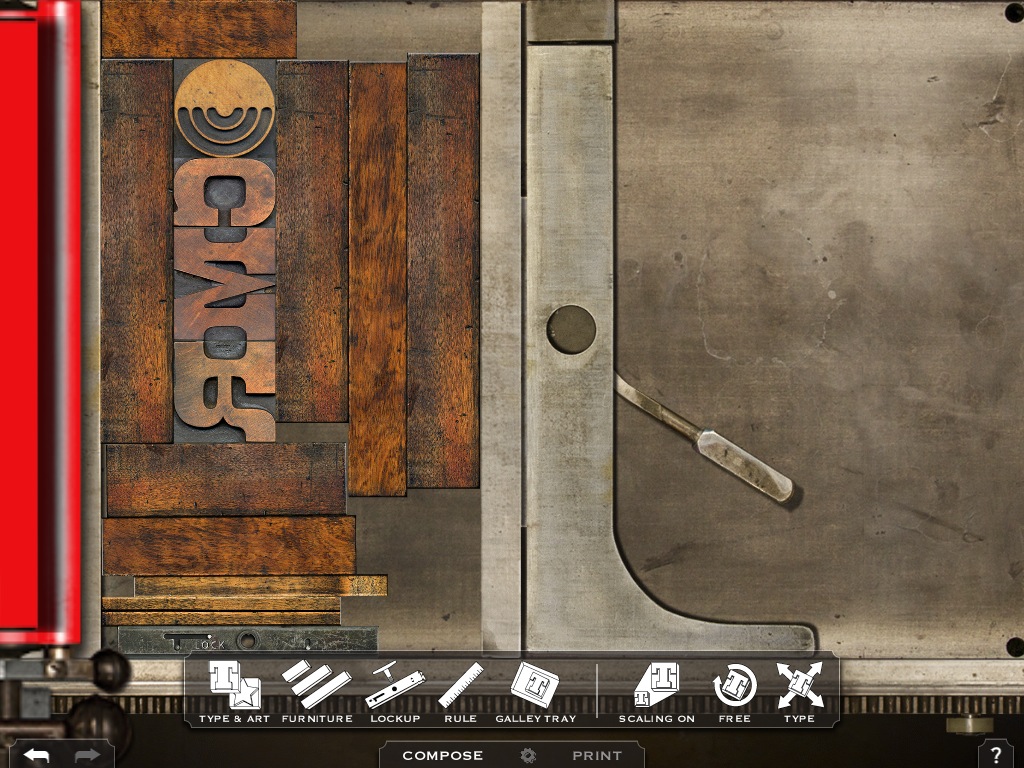Open settings via the gear icon
The width and height of the screenshot is (1024, 768).
tap(528, 756)
